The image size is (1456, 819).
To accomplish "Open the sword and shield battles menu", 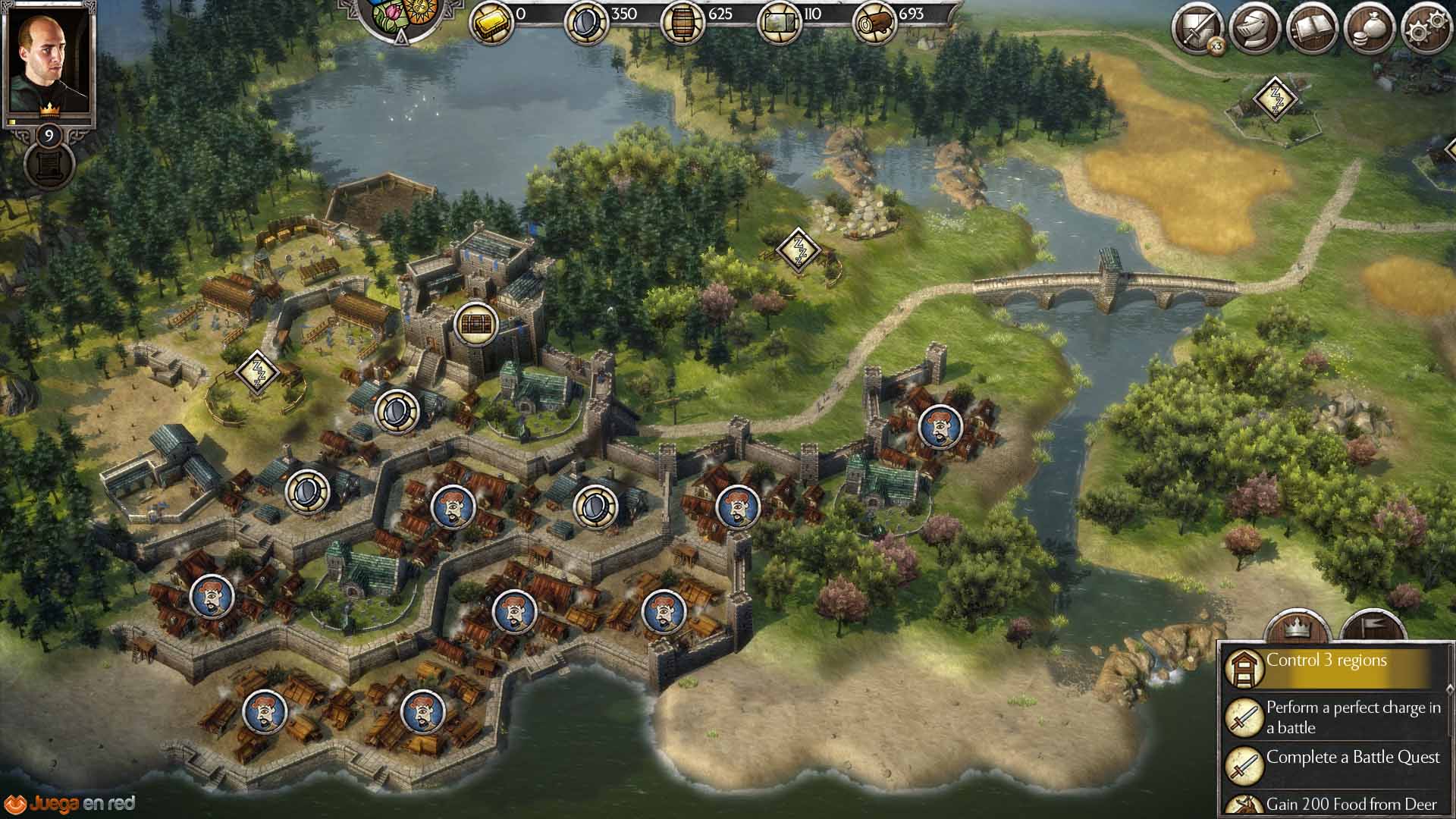I will pos(1197,30).
